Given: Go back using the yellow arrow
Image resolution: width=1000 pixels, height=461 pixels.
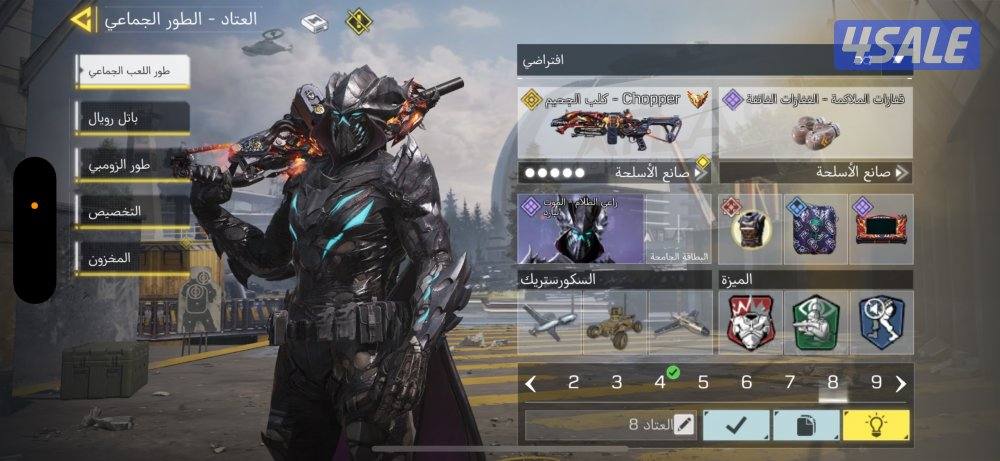Looking at the screenshot, I should pyautogui.click(x=84, y=18).
